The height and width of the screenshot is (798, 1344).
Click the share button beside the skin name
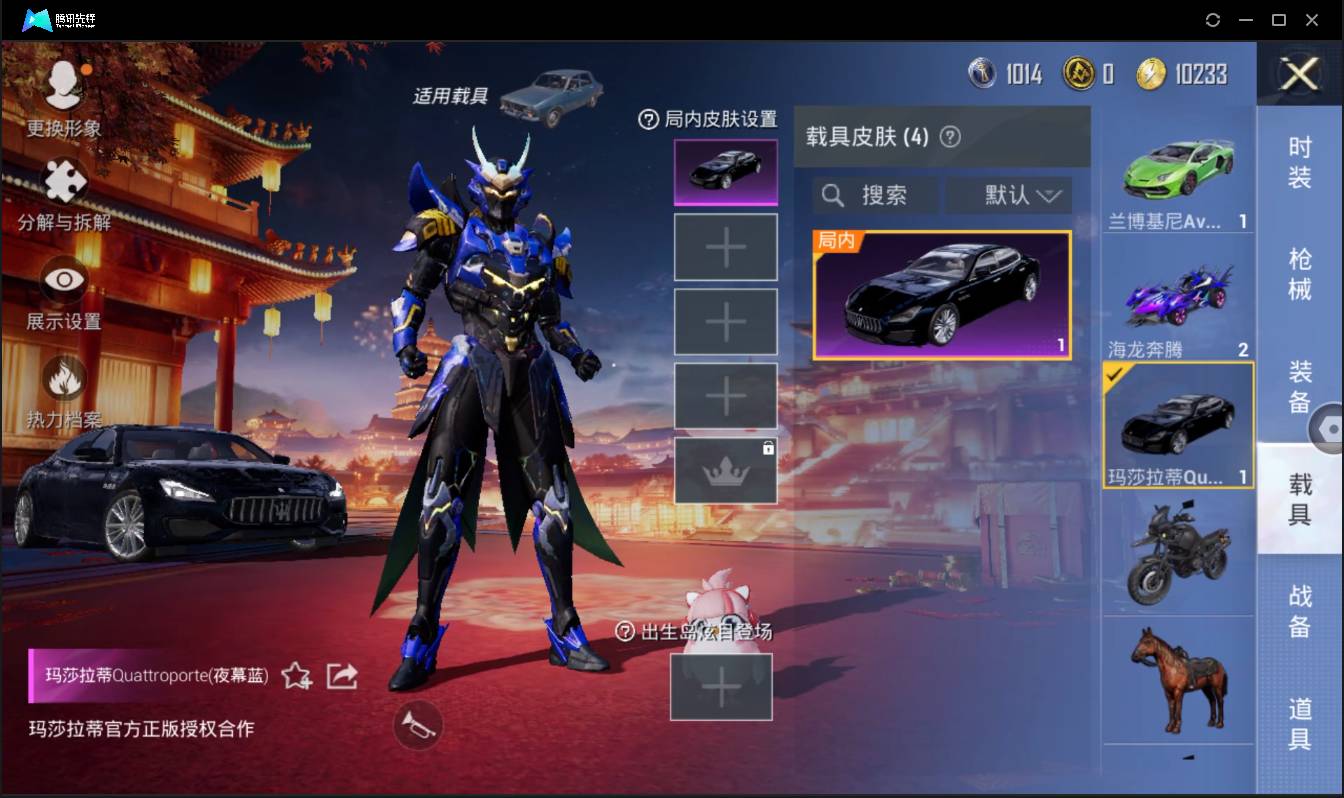[x=341, y=676]
